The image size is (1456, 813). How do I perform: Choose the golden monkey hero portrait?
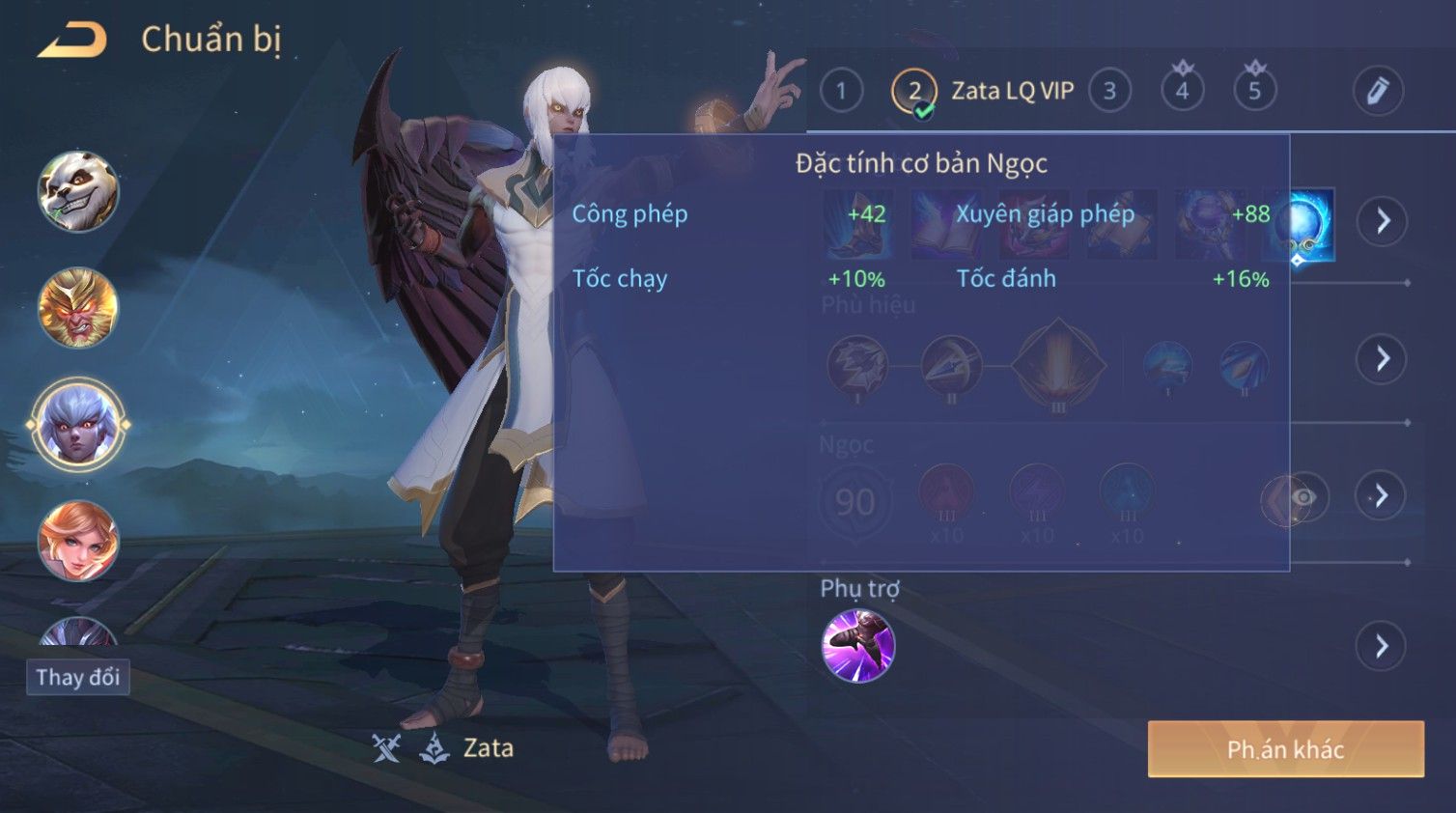pyautogui.click(x=78, y=308)
